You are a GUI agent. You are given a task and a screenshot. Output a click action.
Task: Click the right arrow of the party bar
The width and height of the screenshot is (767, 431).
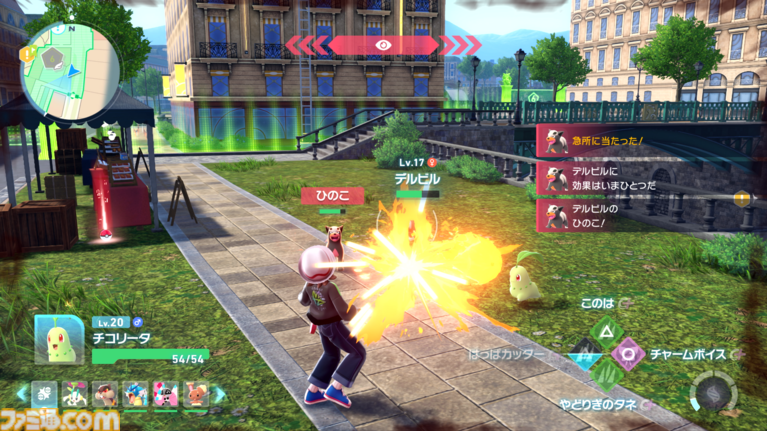pyautogui.click(x=220, y=393)
